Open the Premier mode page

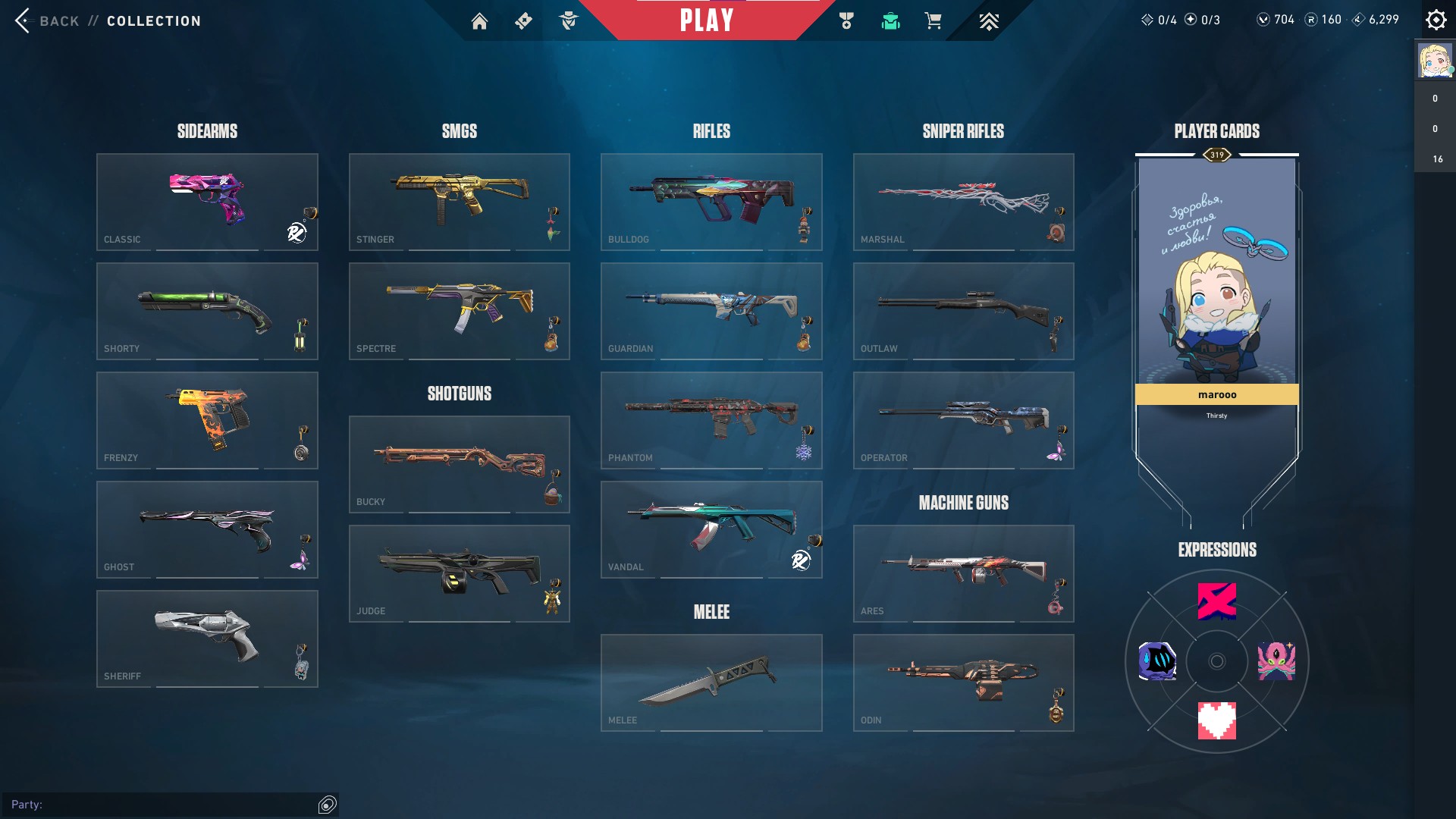pos(987,20)
